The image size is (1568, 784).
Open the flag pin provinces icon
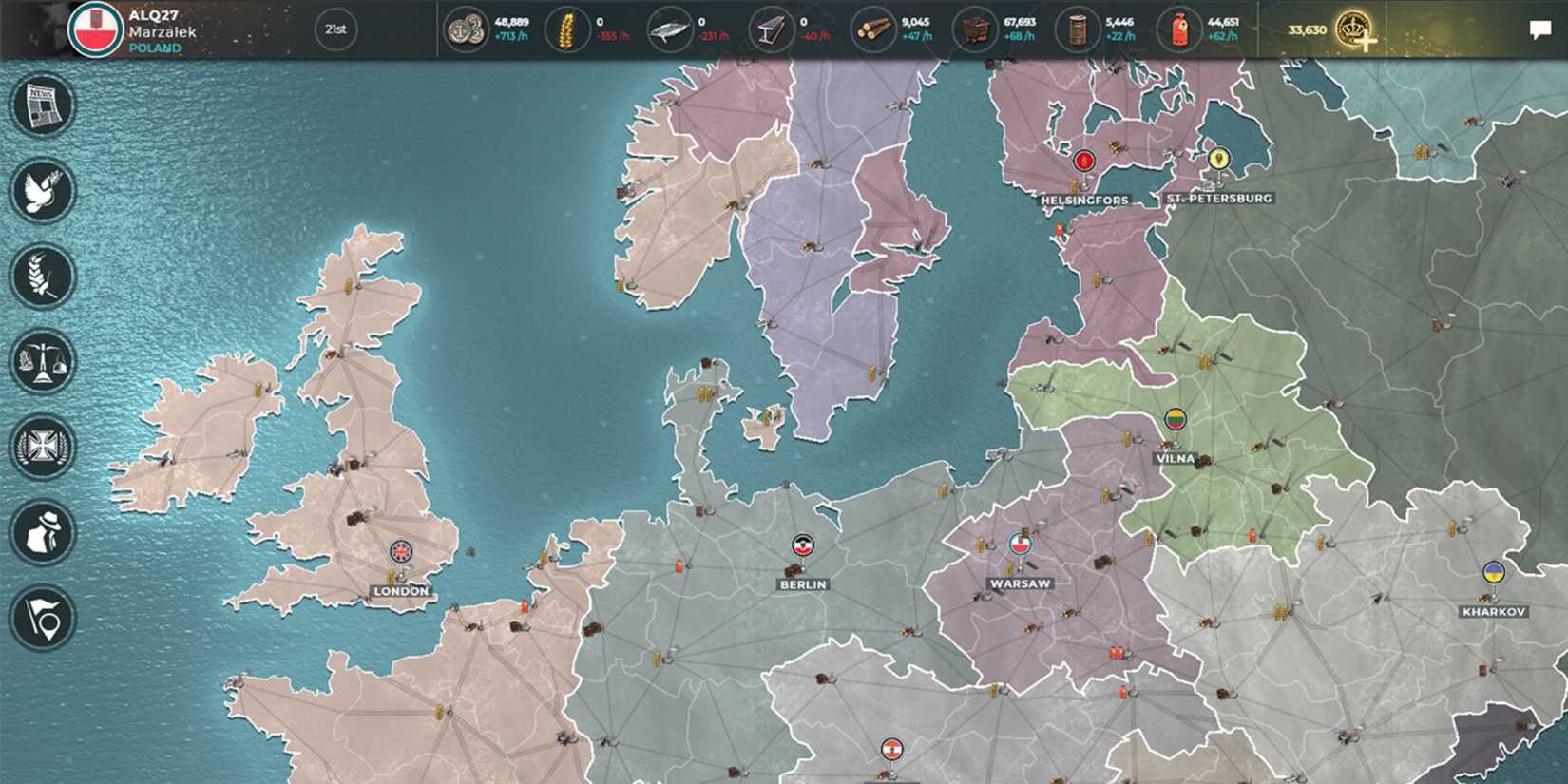[x=41, y=618]
